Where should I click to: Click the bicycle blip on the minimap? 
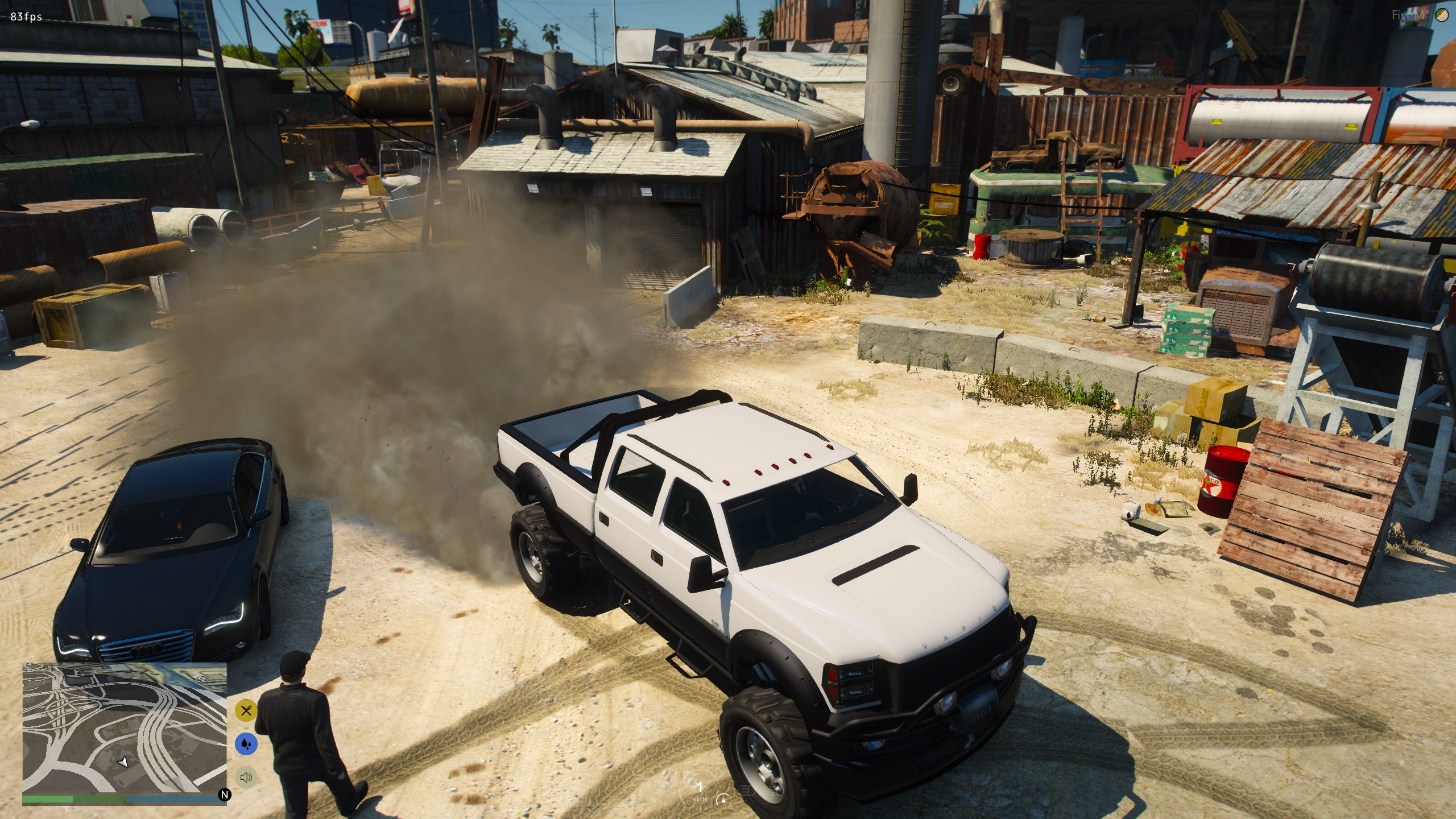[x=201, y=679]
